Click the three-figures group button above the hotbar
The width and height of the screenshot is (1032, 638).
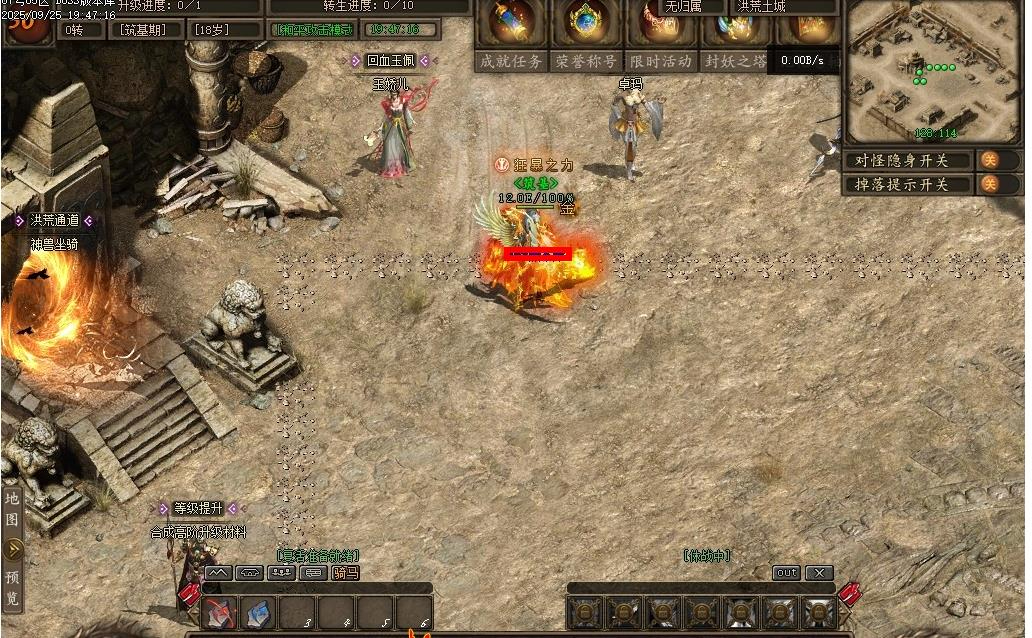tap(281, 573)
